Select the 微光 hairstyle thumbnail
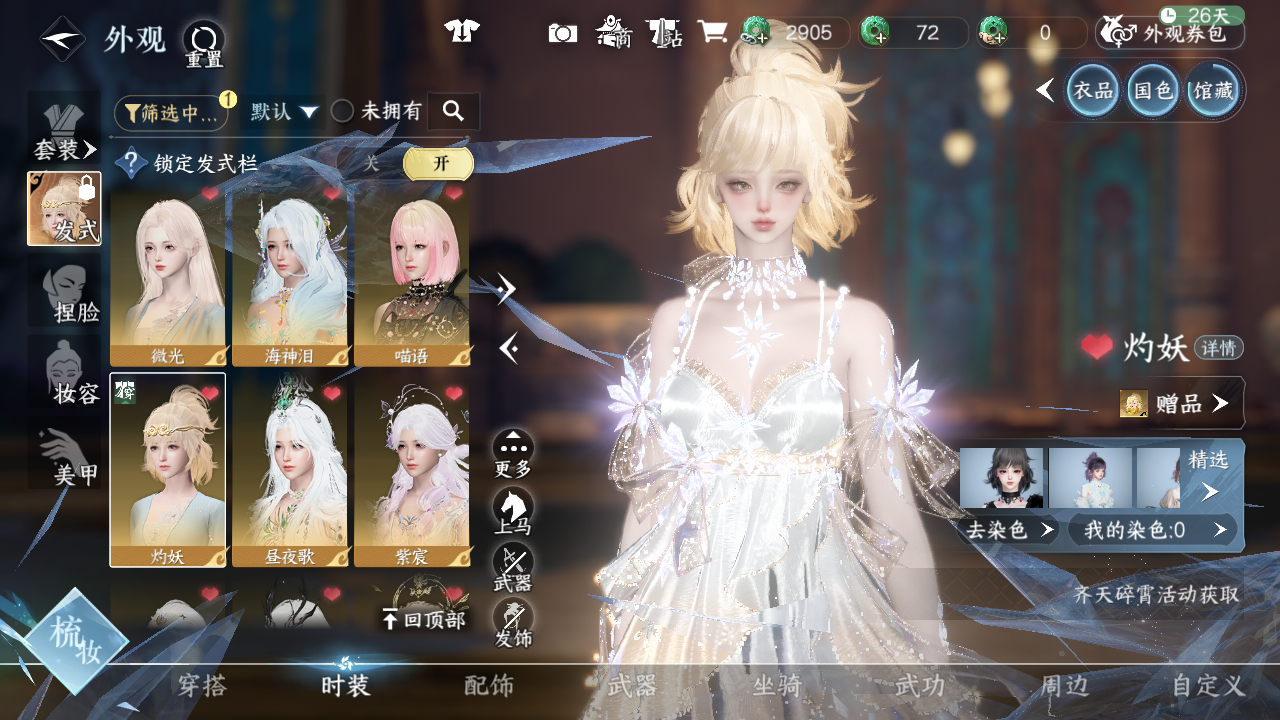Image resolution: width=1280 pixels, height=720 pixels. [x=168, y=275]
